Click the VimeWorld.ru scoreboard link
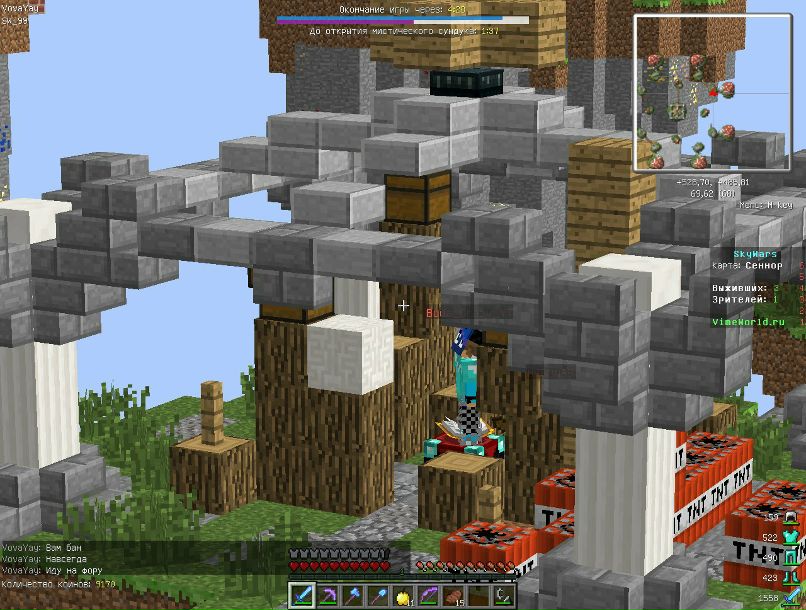 coord(742,322)
